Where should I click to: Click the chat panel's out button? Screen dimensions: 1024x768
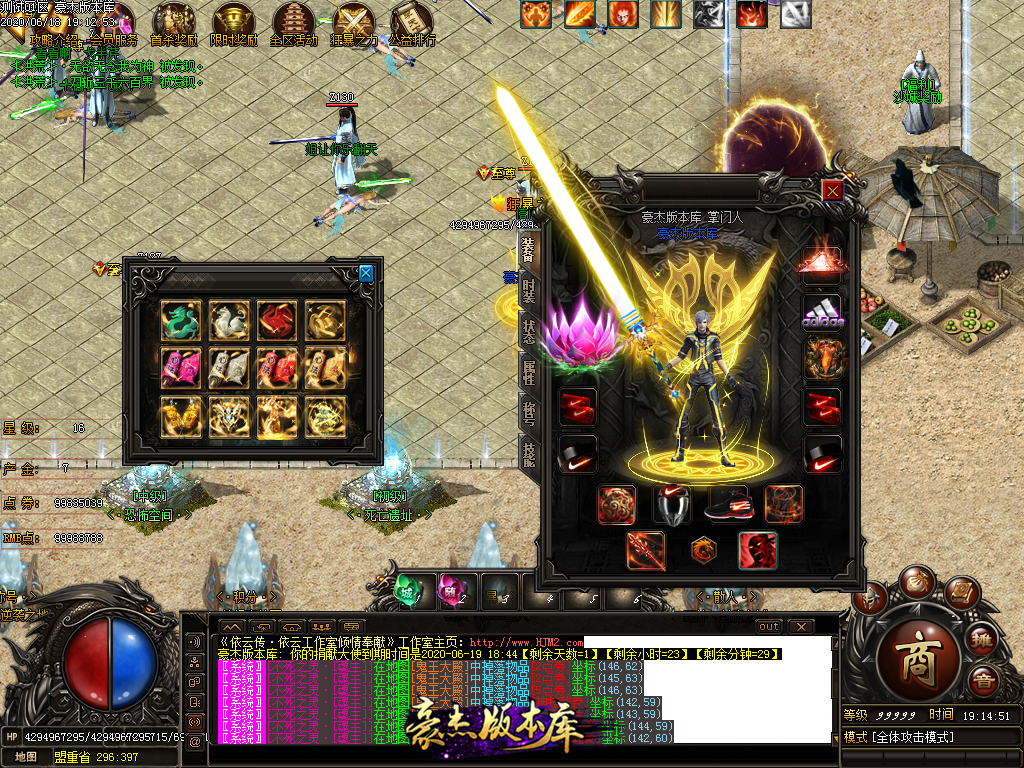(x=768, y=627)
